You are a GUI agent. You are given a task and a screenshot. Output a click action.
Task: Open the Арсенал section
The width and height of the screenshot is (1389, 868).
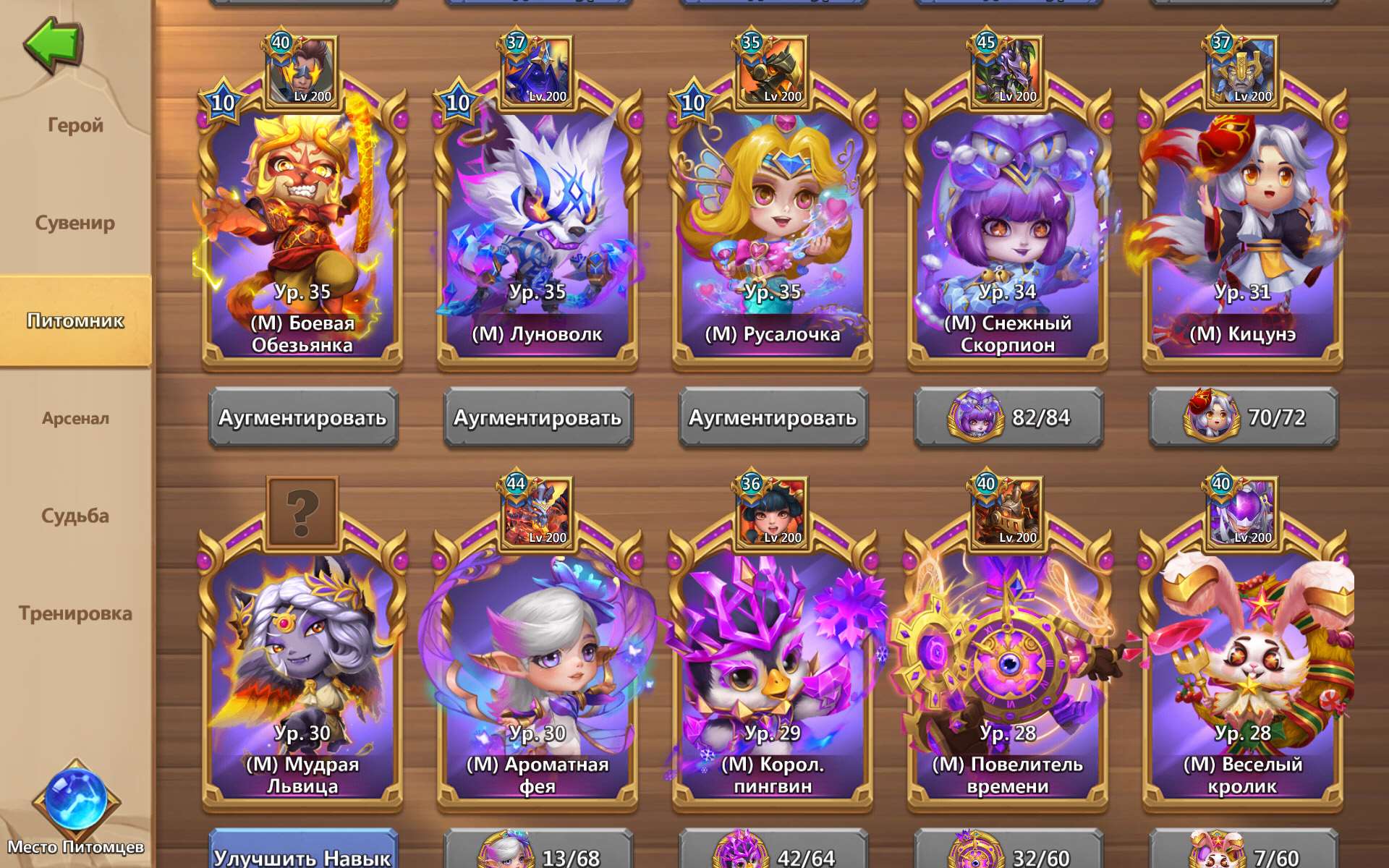(x=76, y=418)
